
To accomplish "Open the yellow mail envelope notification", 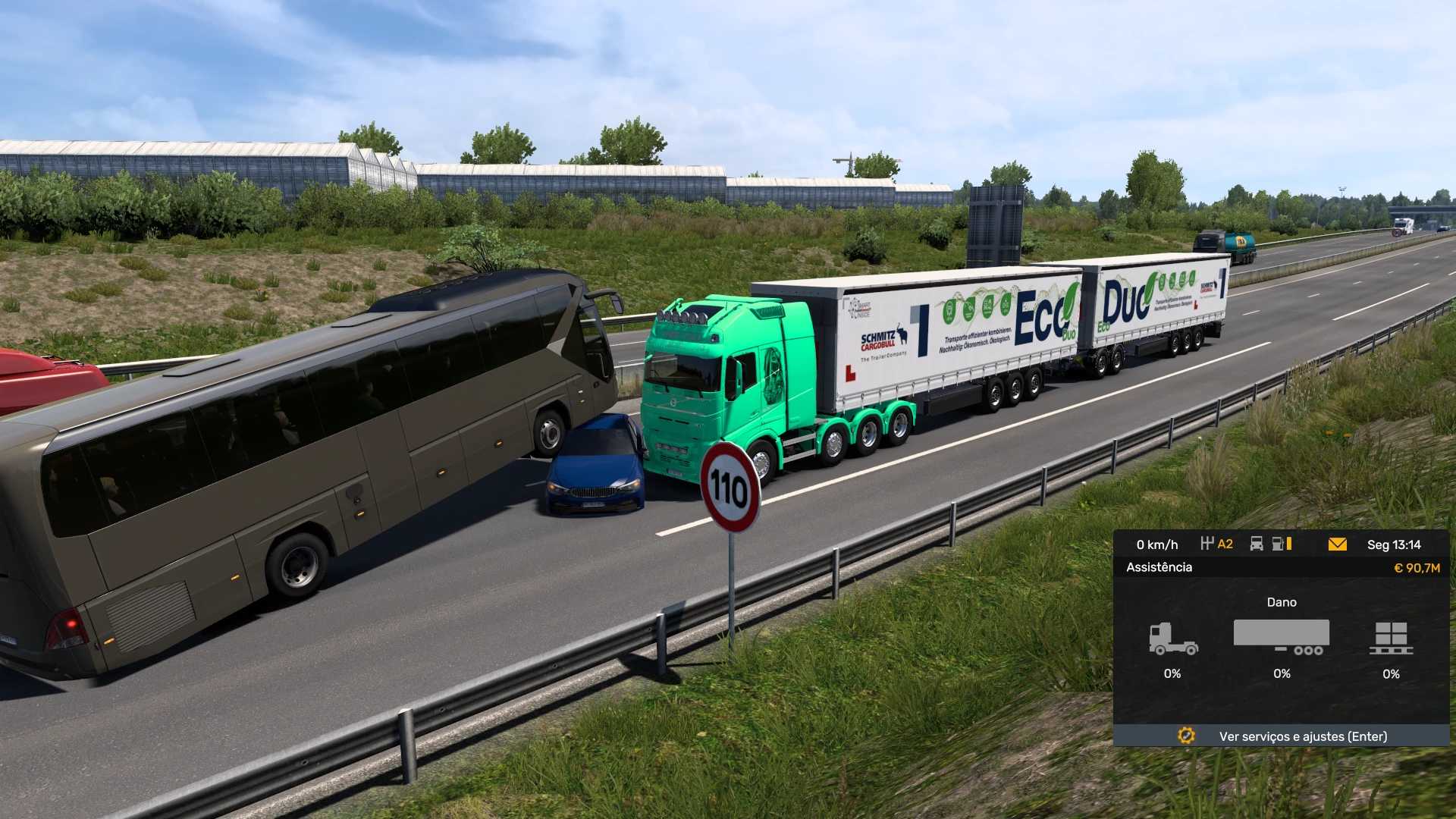I will click(1337, 544).
